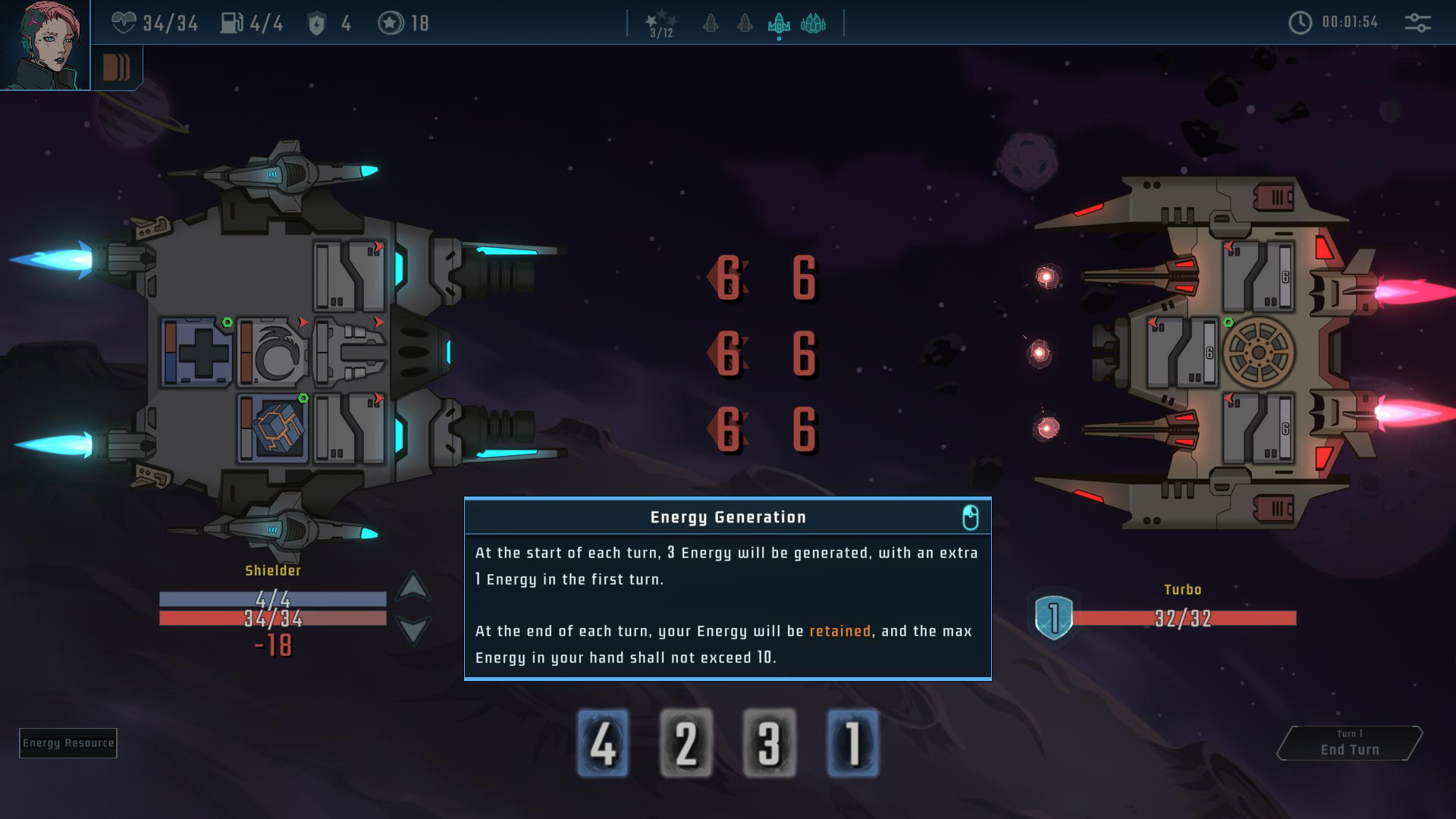
Task: Select the highlighted ship stage icon
Action: tap(779, 24)
